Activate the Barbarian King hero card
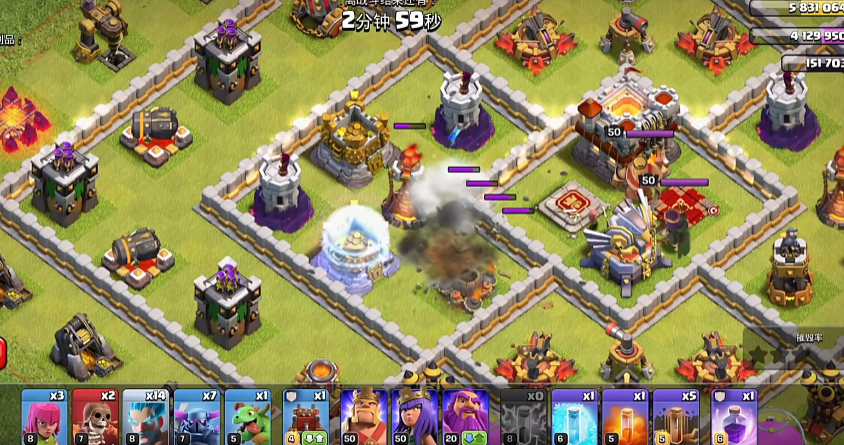This screenshot has height=445, width=844. click(x=363, y=417)
